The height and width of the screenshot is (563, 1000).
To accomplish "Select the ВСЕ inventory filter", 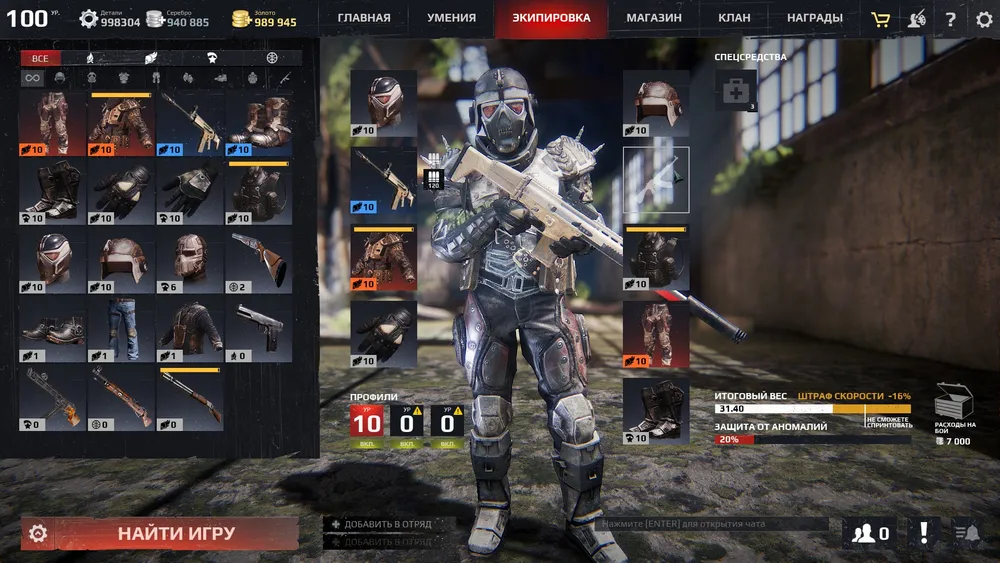I will point(40,59).
